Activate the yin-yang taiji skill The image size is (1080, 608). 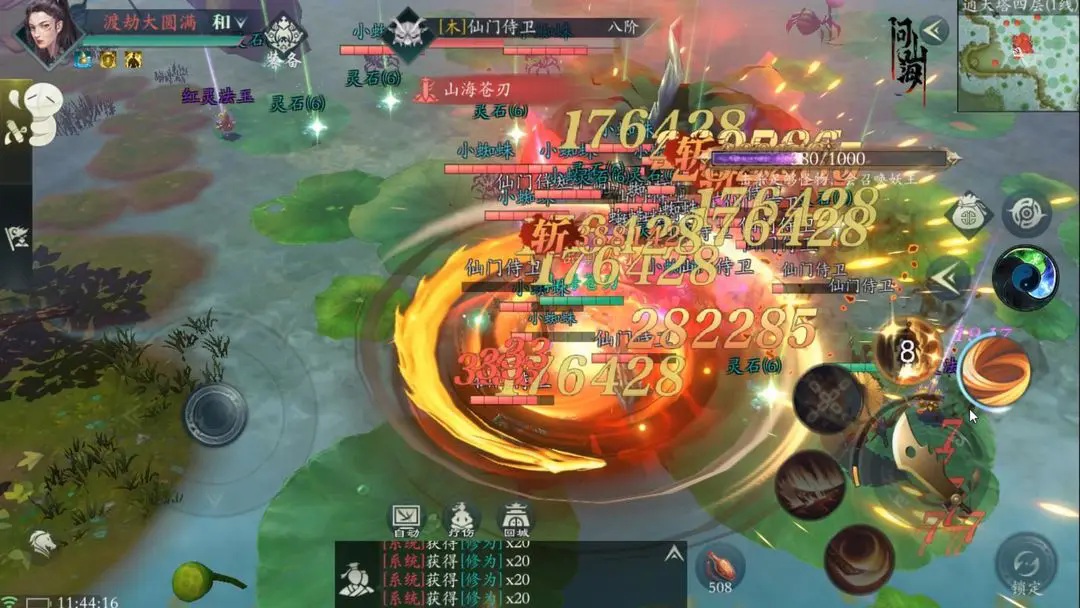pos(1025,278)
